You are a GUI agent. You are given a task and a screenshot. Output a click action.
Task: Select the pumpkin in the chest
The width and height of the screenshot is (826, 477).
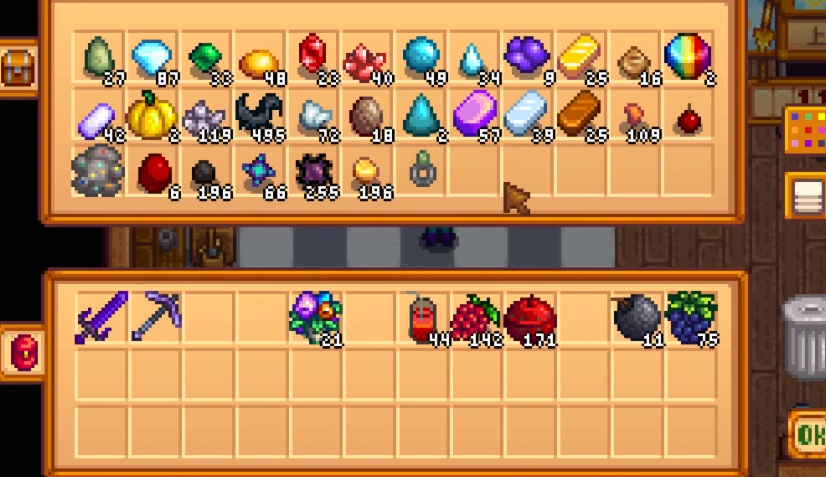(x=152, y=116)
